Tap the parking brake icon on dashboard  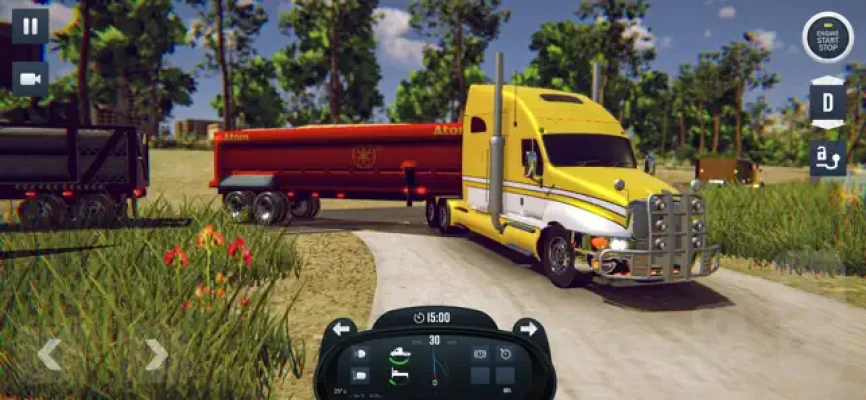coord(480,354)
